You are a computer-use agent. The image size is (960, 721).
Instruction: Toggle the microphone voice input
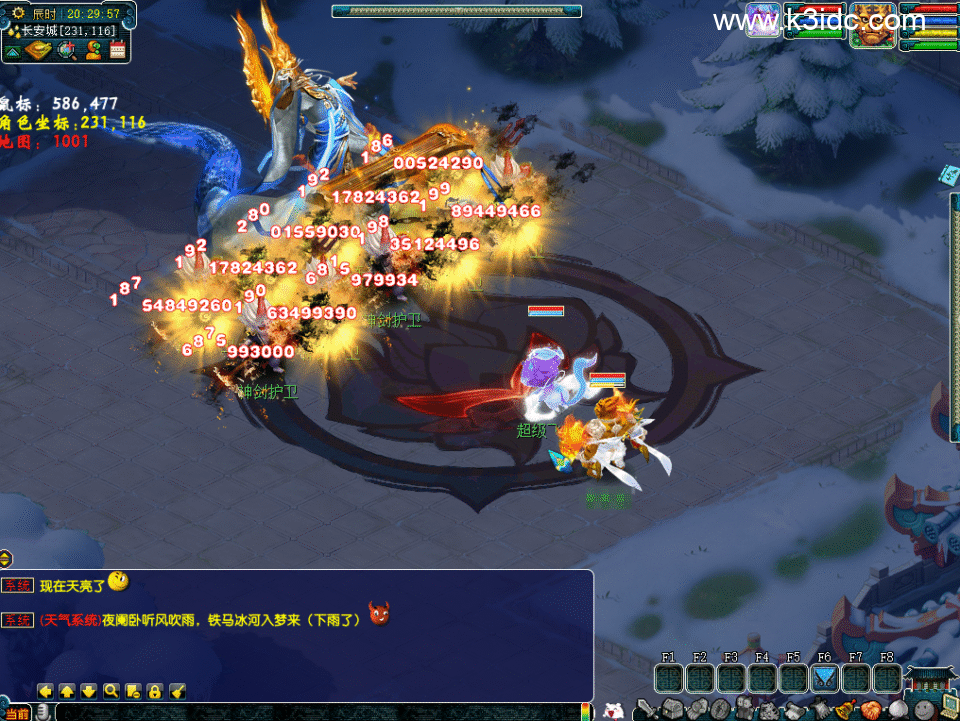pos(45,712)
